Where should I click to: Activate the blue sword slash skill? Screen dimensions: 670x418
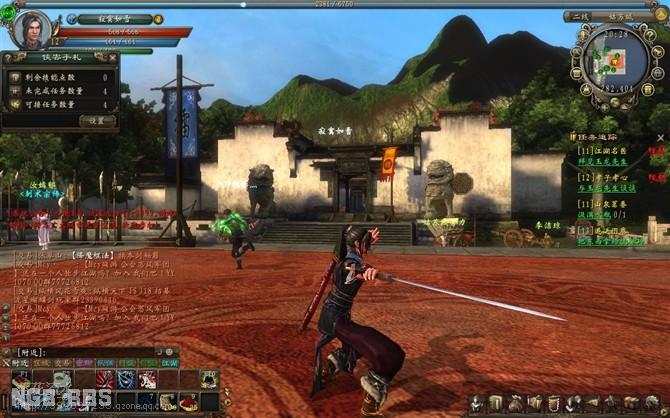coord(126,379)
